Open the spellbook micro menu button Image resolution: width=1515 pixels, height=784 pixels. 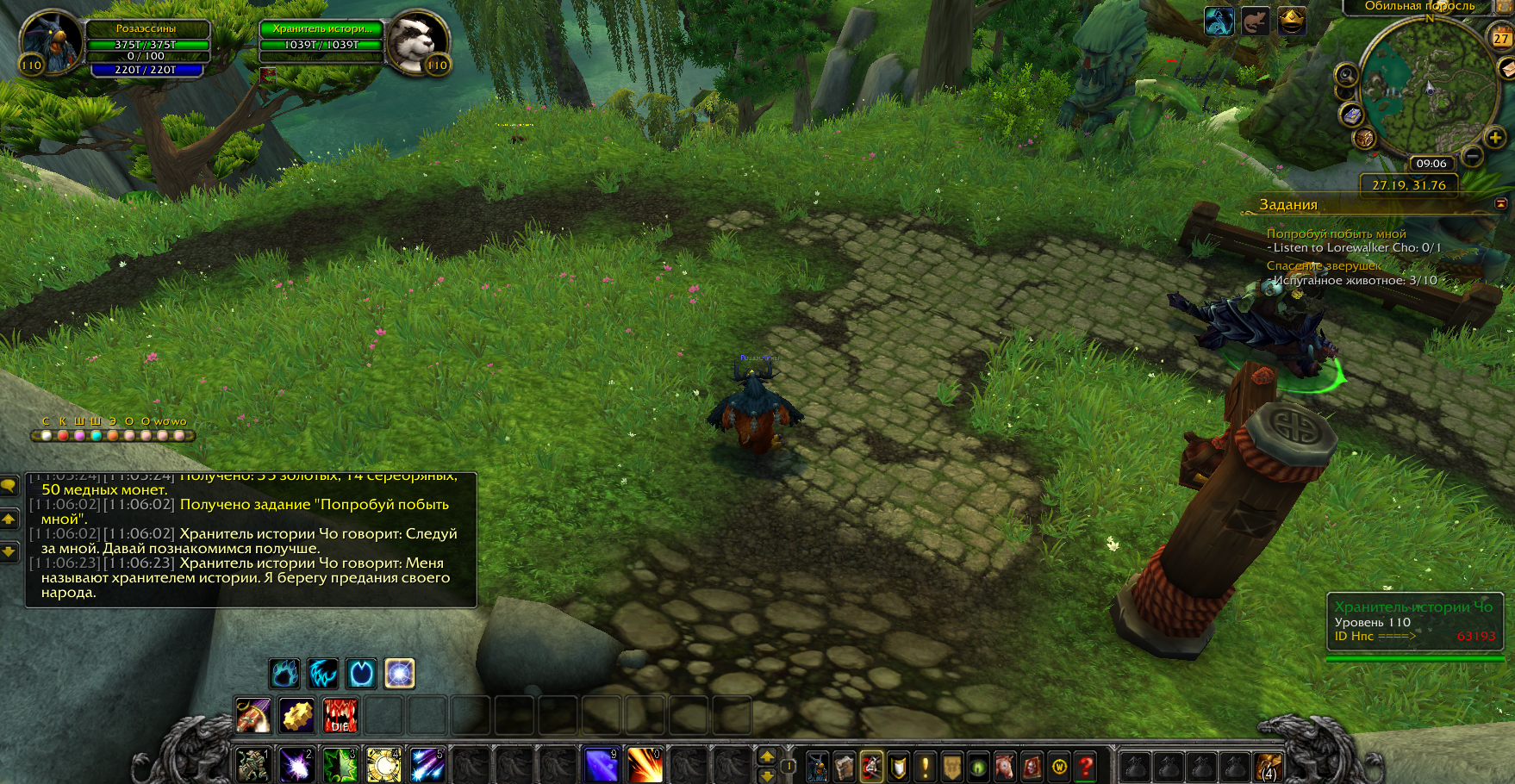(844, 766)
